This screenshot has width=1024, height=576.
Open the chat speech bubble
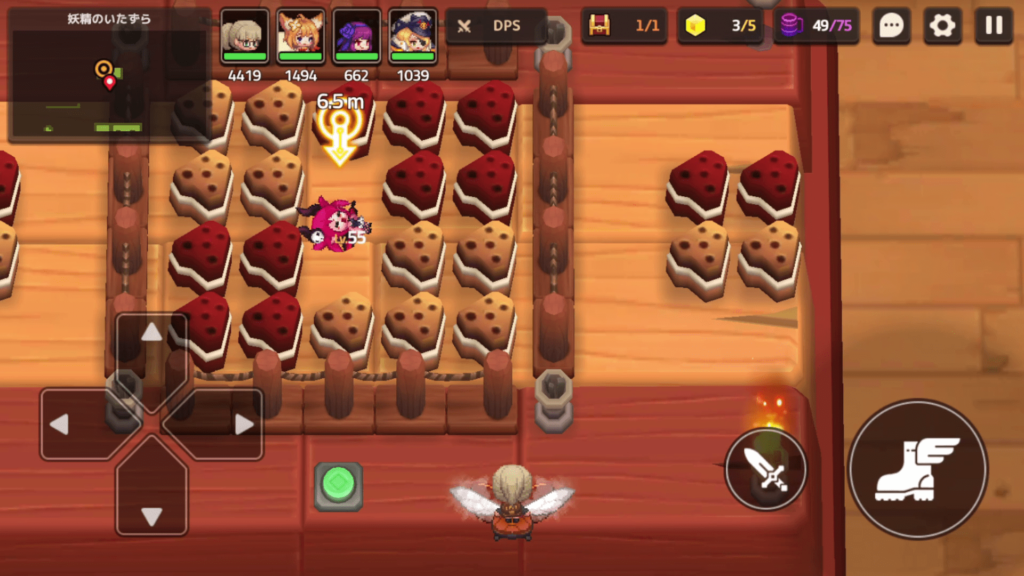(x=891, y=26)
